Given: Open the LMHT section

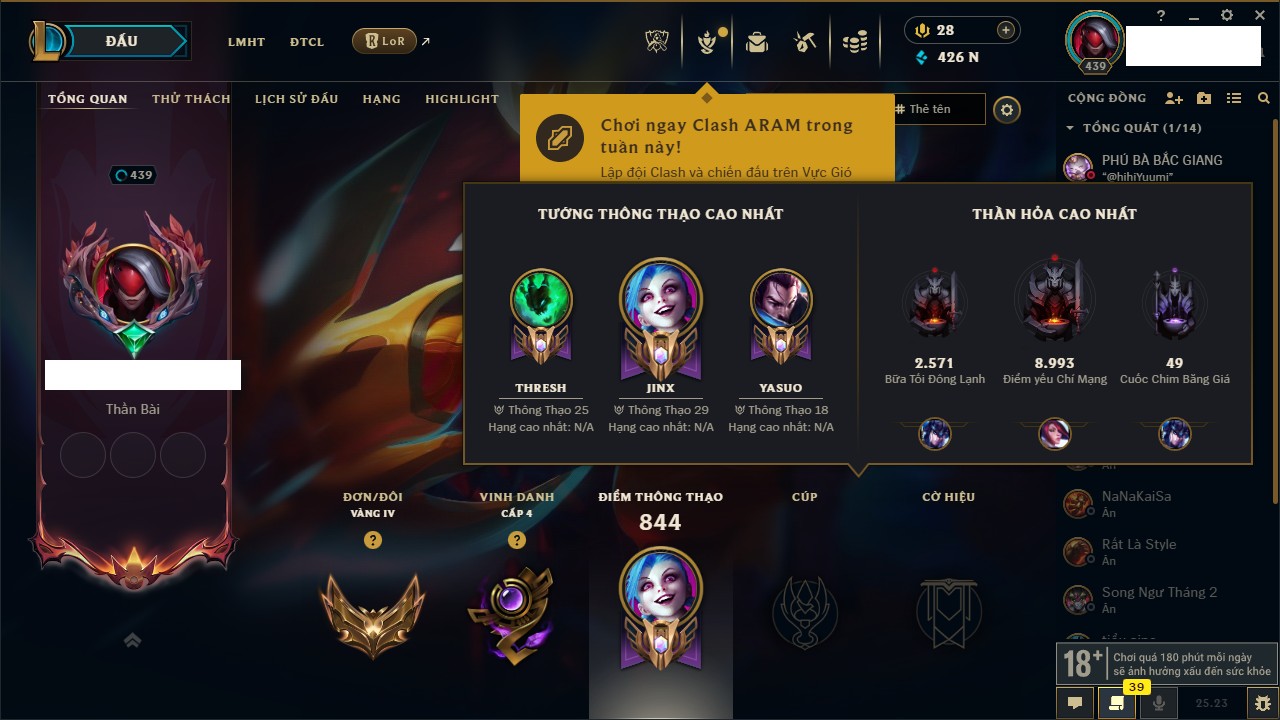Looking at the screenshot, I should pyautogui.click(x=246, y=42).
